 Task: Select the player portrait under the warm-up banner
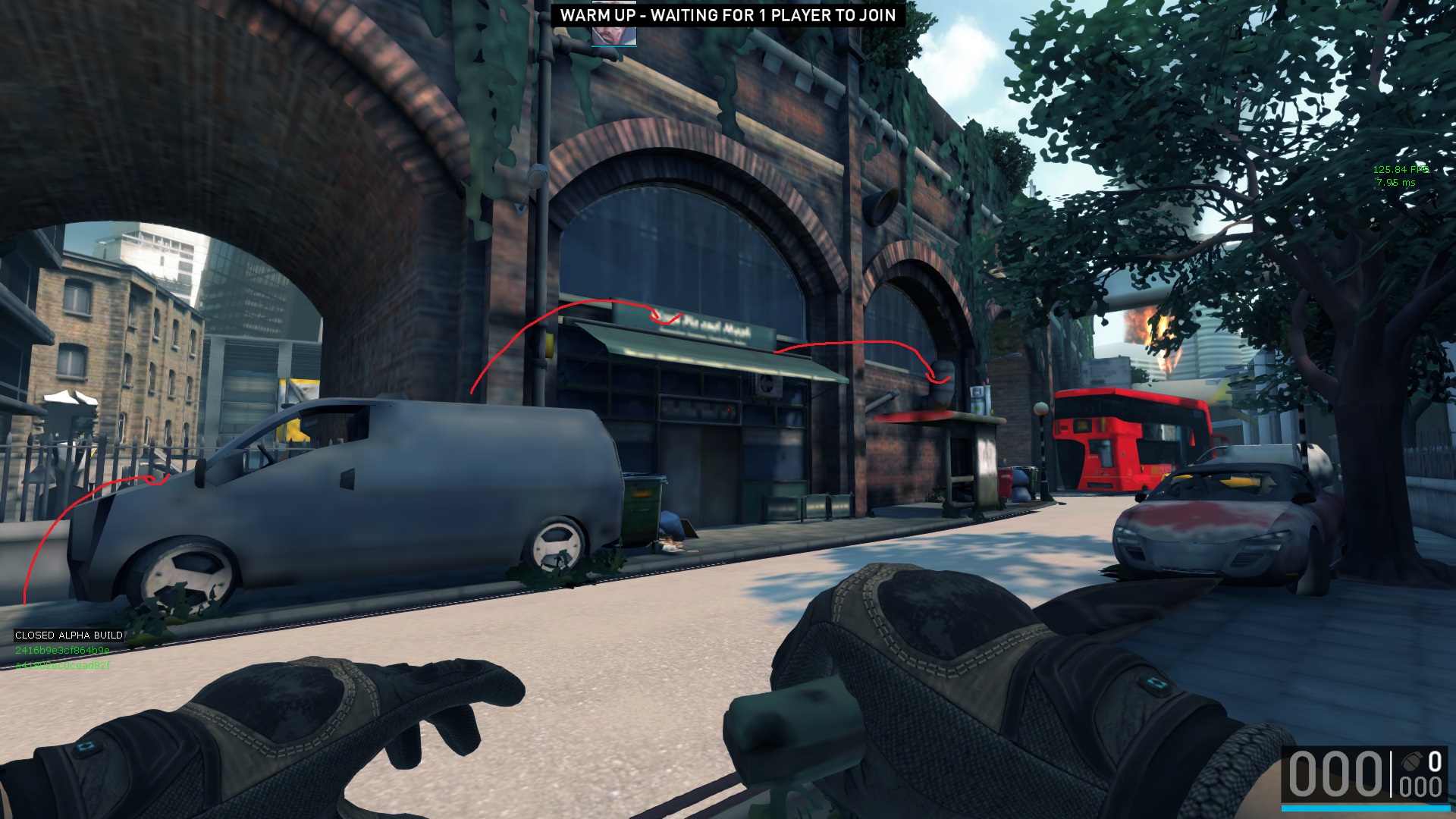click(x=613, y=35)
